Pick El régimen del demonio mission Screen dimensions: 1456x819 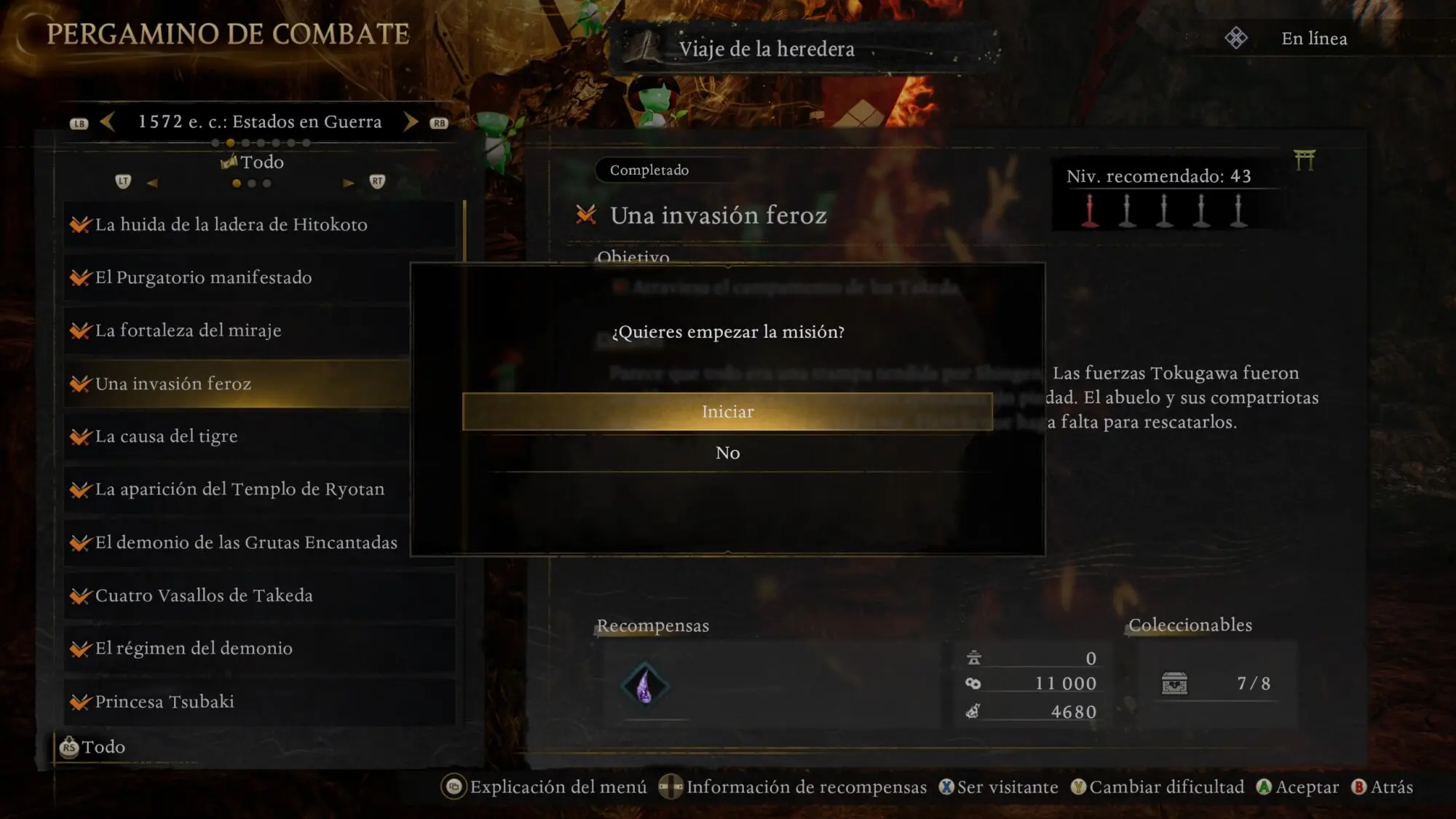[194, 649]
